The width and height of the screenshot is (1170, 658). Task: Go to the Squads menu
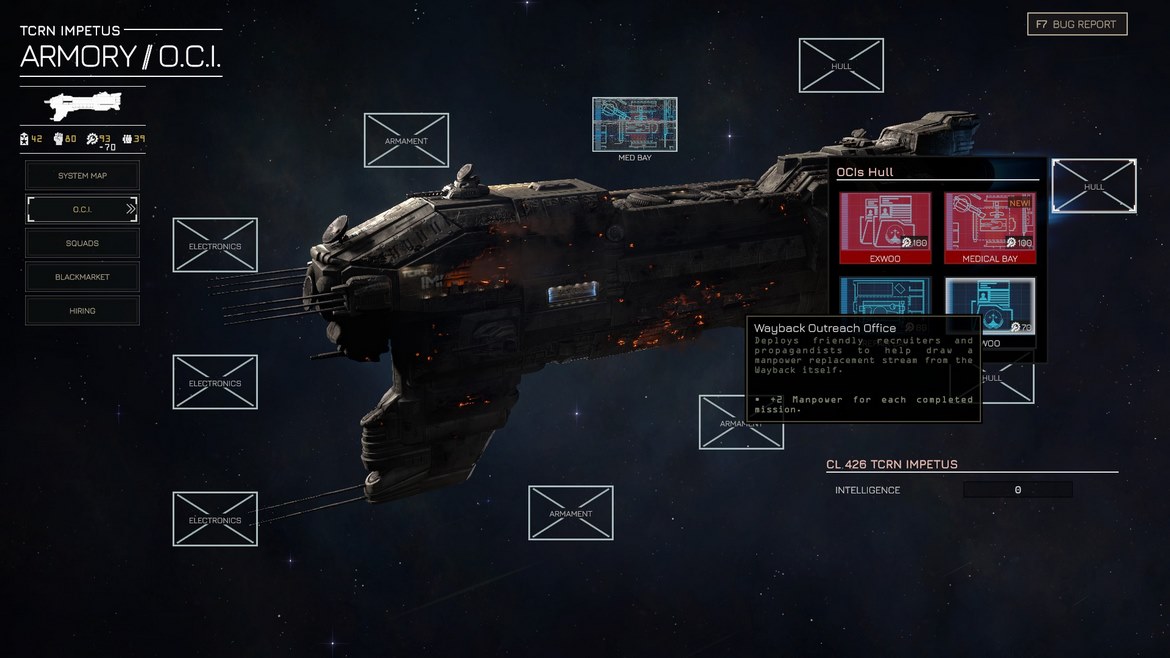point(82,243)
